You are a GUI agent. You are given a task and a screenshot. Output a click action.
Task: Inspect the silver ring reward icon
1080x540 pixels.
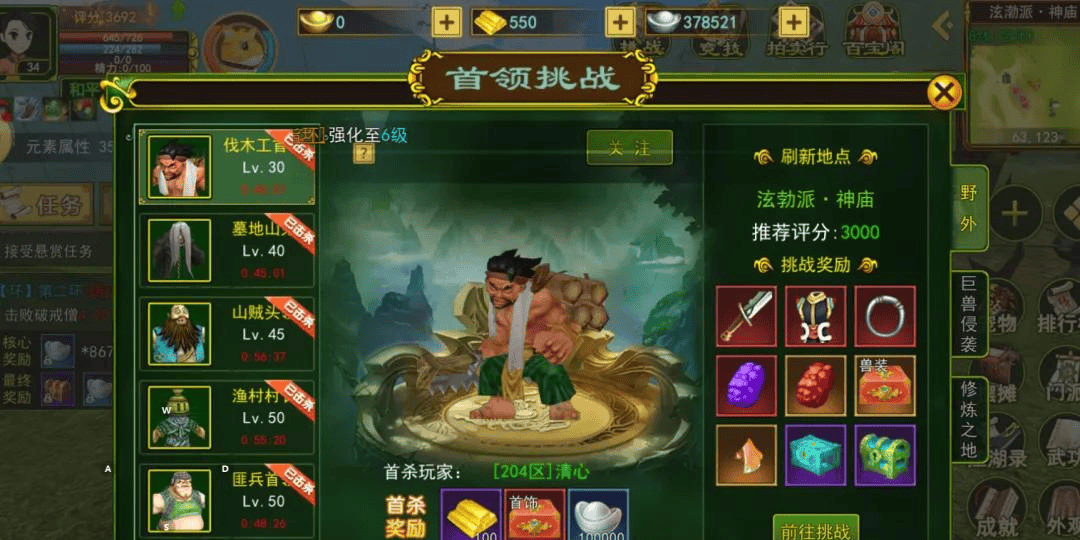click(885, 316)
